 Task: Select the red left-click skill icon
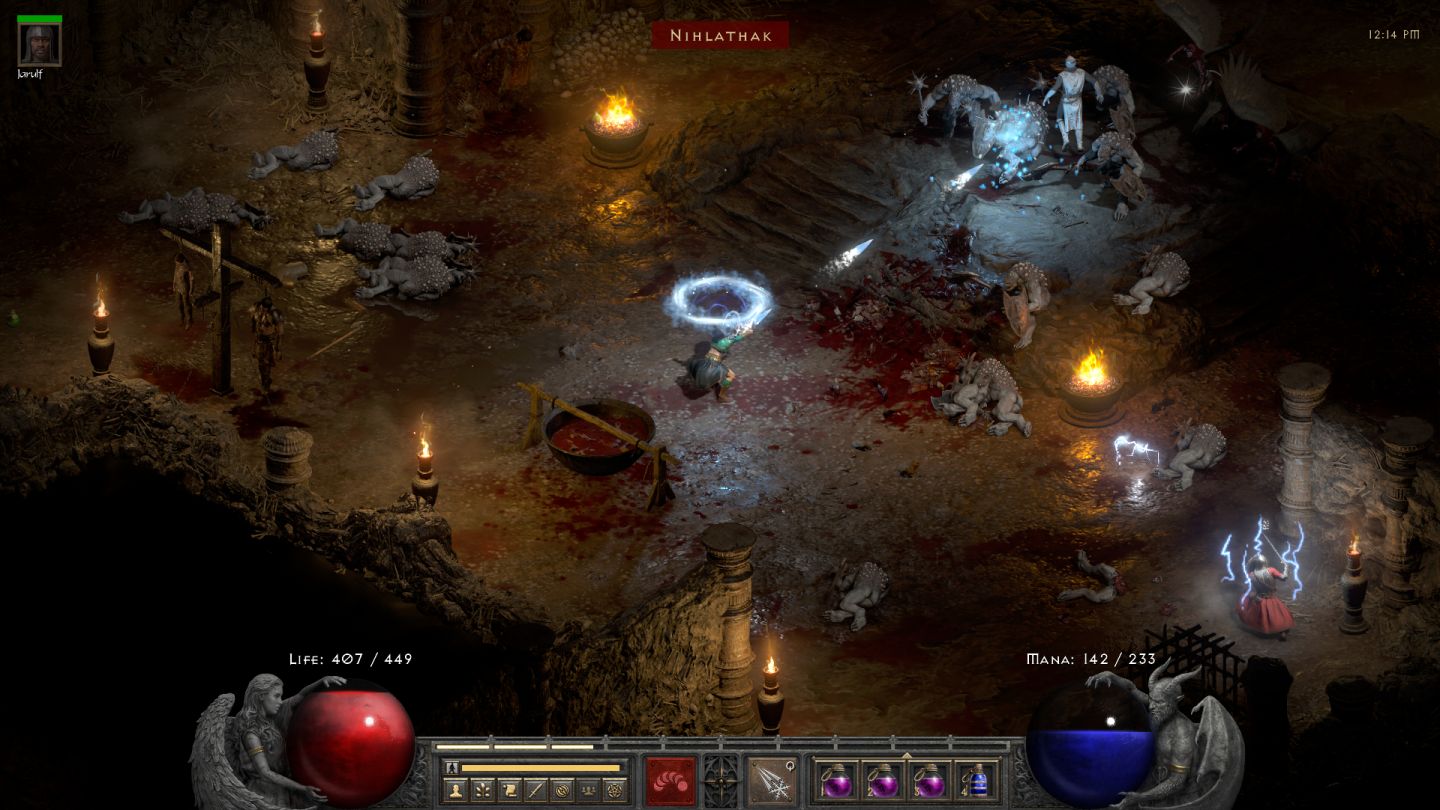670,780
